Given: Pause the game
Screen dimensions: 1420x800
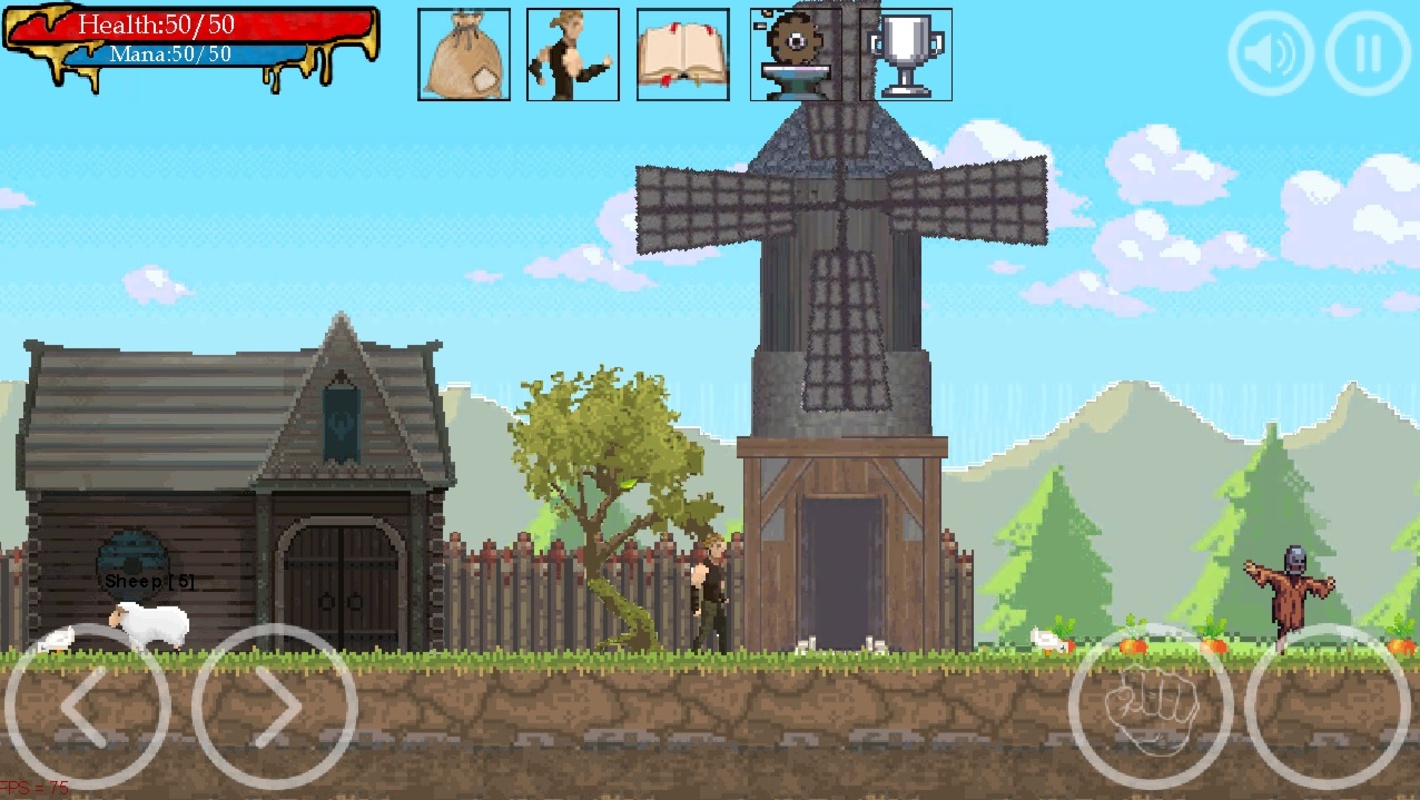Looking at the screenshot, I should click(1368, 53).
